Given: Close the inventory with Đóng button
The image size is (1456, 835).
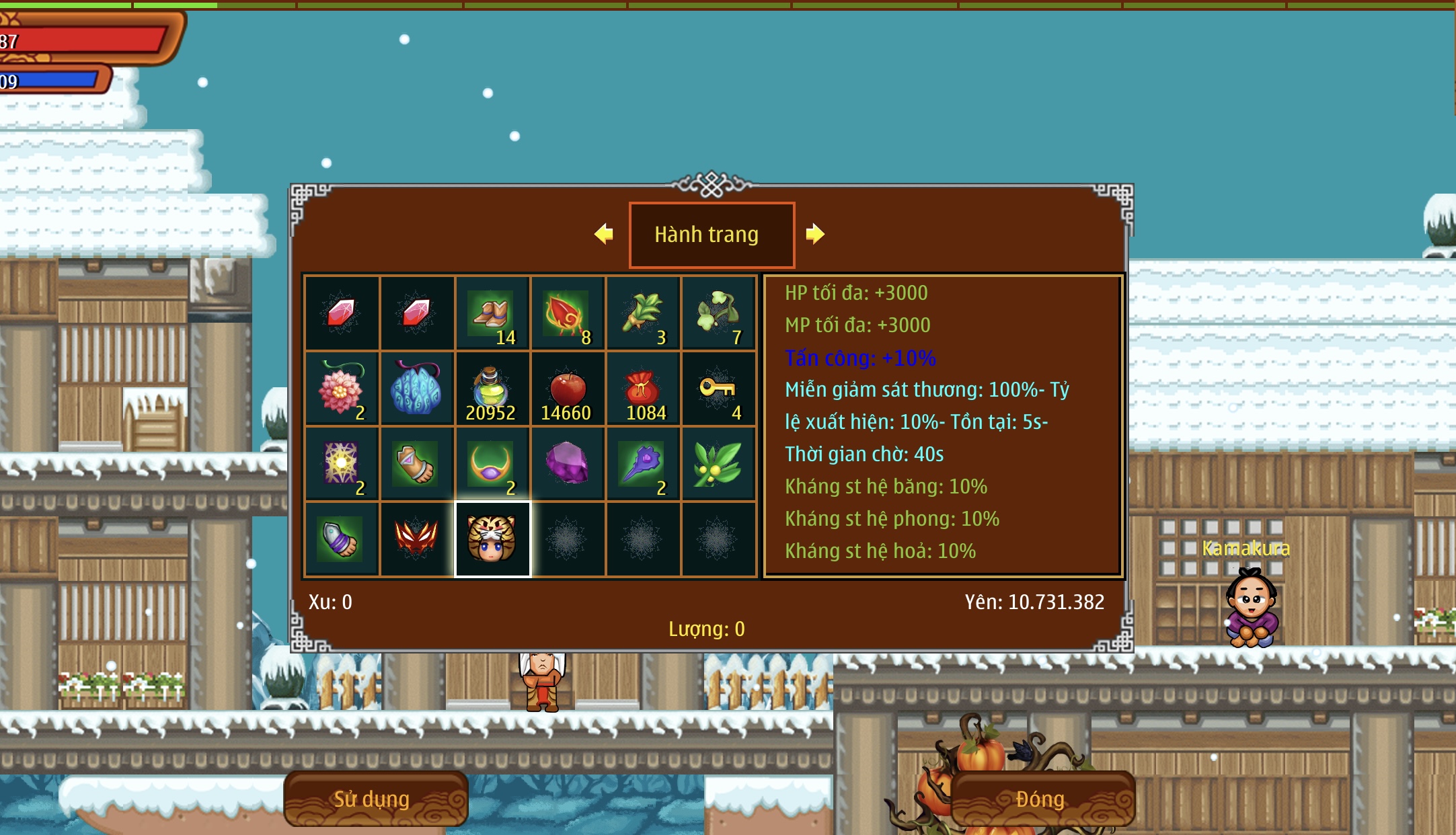Looking at the screenshot, I should click(x=1041, y=799).
